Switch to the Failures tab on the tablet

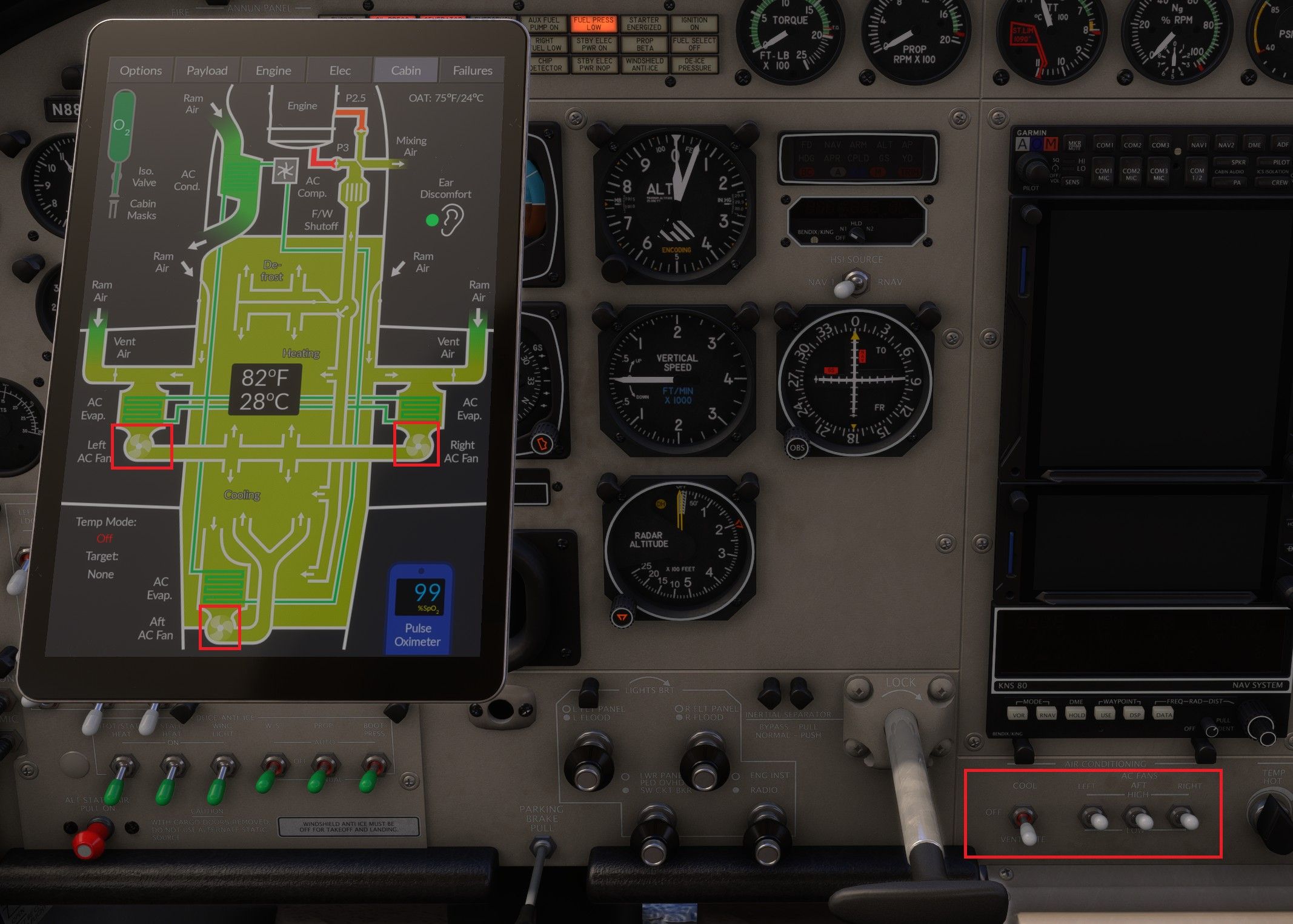click(471, 70)
